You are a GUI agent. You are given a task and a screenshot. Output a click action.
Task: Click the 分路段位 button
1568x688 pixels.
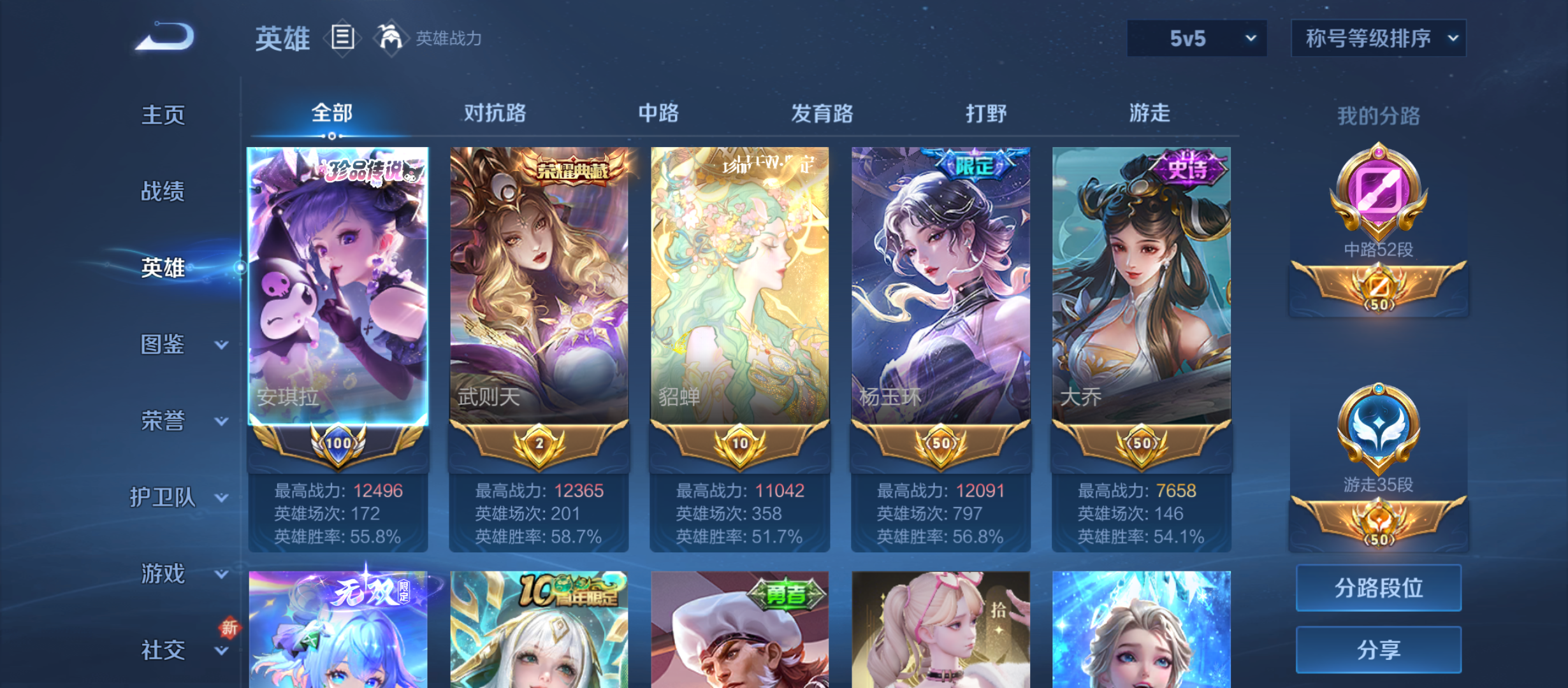[x=1378, y=588]
